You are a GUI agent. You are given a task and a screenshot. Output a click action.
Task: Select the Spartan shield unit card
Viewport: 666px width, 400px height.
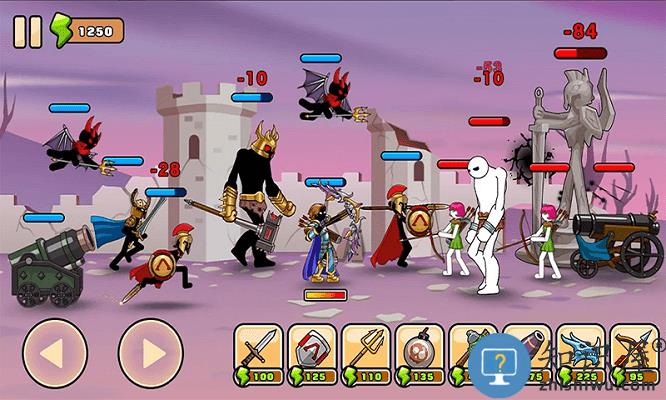click(x=312, y=353)
